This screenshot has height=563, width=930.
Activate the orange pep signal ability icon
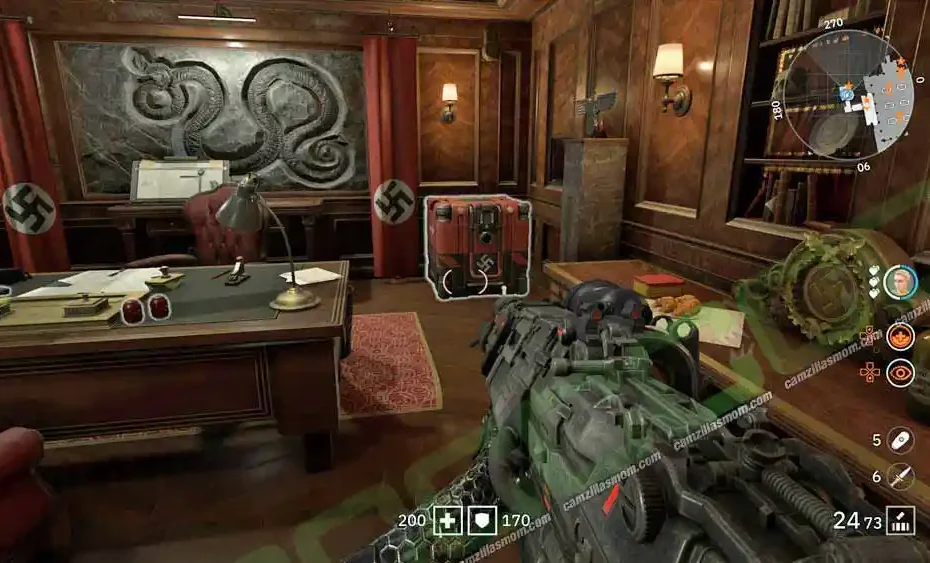tap(900, 337)
